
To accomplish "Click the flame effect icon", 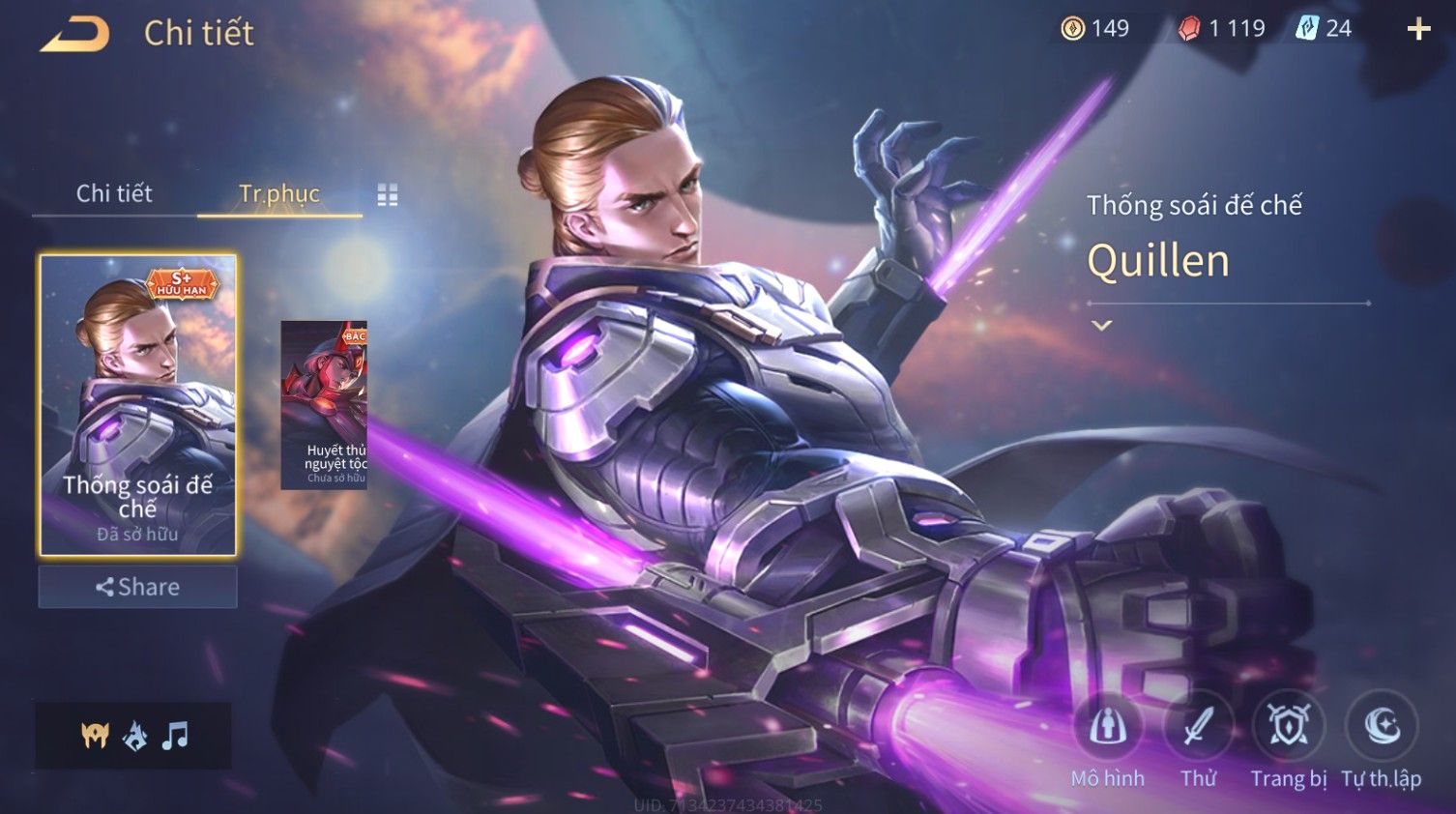I will (135, 737).
